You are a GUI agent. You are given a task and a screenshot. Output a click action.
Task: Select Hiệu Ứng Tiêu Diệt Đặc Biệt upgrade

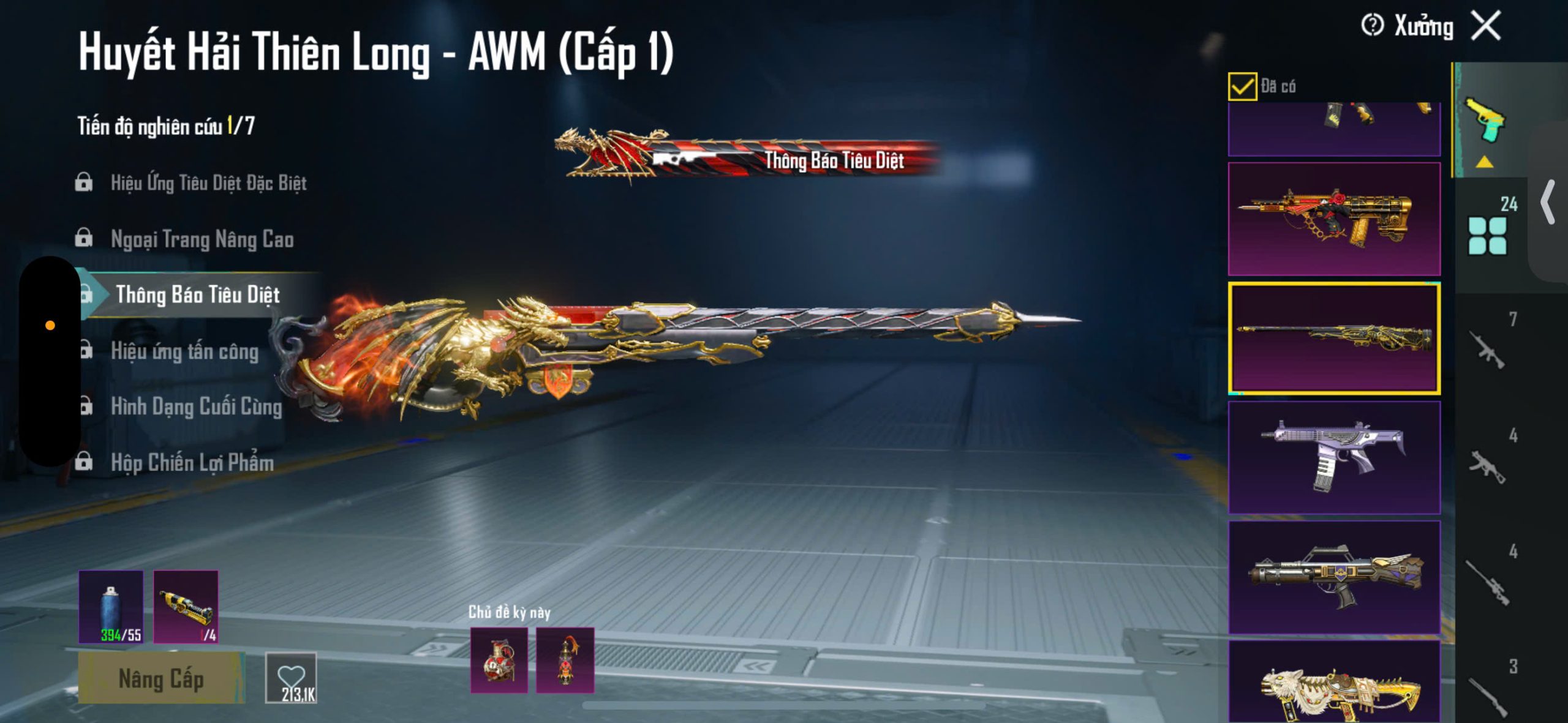pyautogui.click(x=208, y=182)
